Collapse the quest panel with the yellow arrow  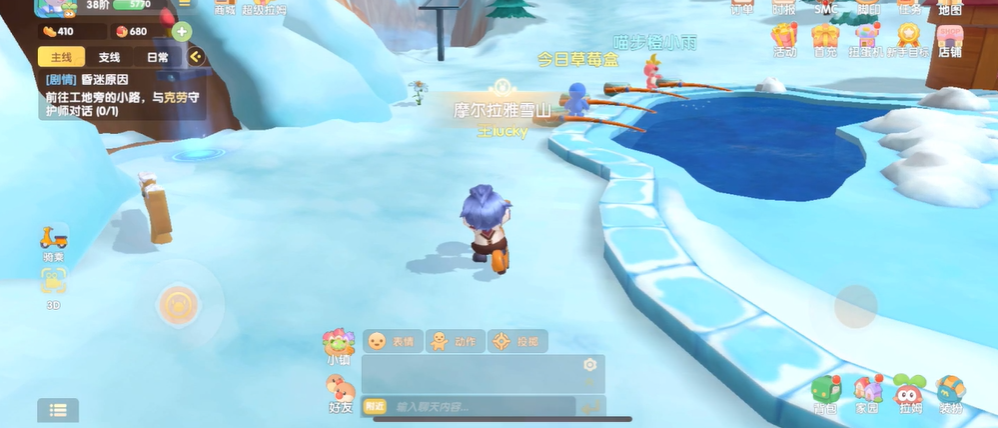196,57
